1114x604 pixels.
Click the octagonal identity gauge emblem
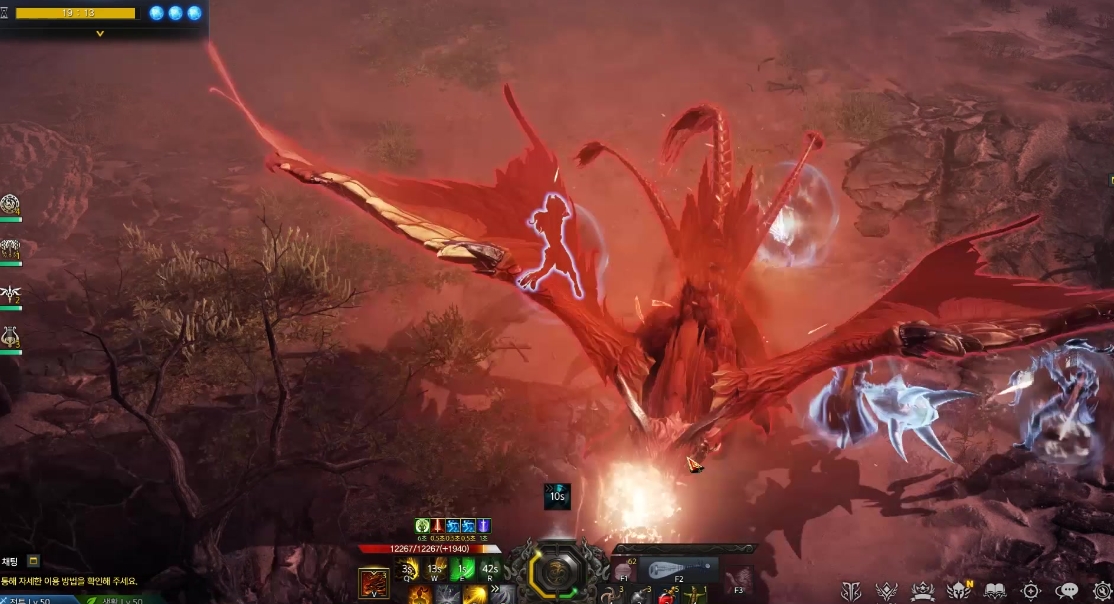(553, 571)
